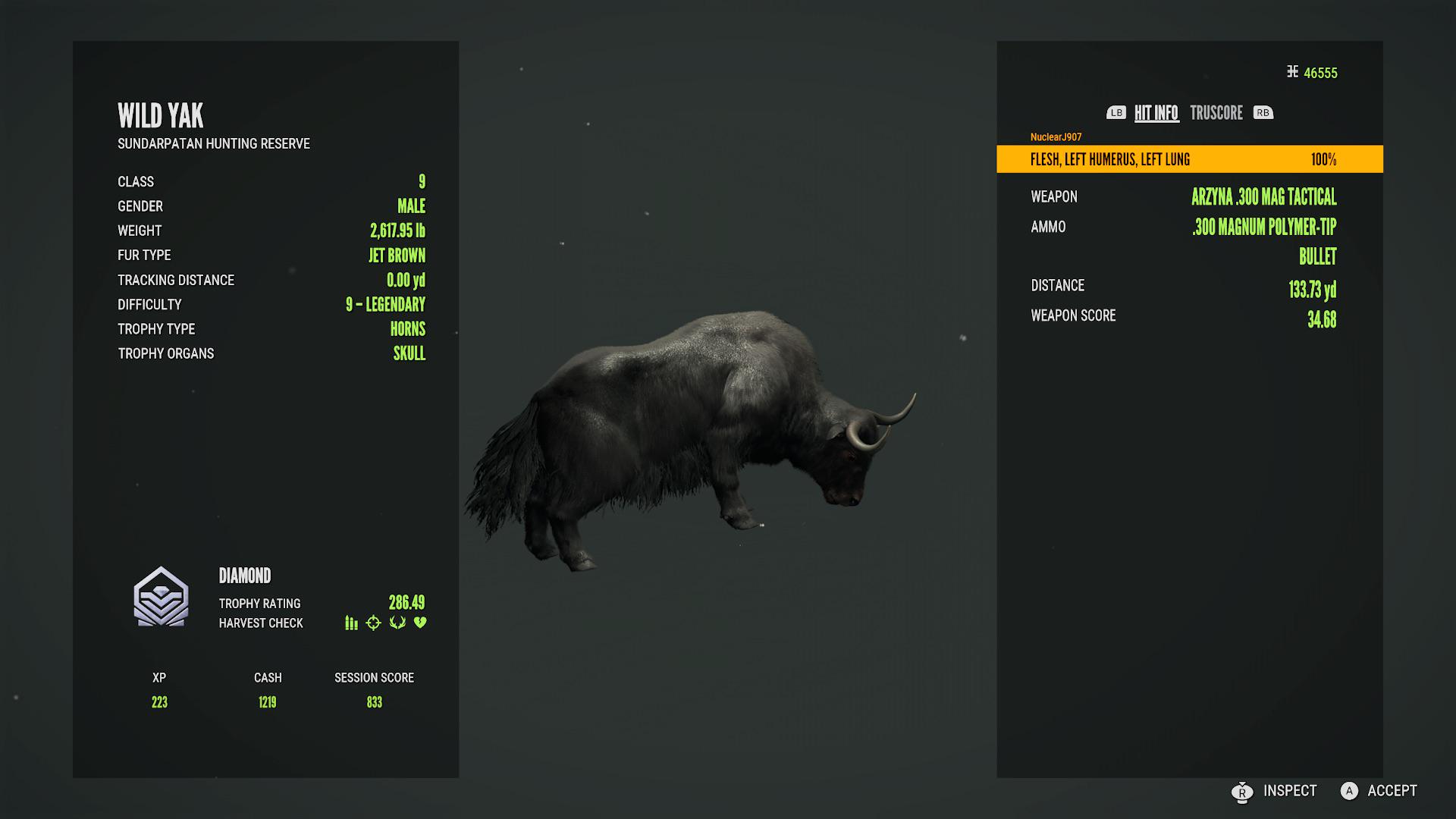The width and height of the screenshot is (1456, 819).
Task: Select the Hit Info tab
Action: tap(1156, 113)
